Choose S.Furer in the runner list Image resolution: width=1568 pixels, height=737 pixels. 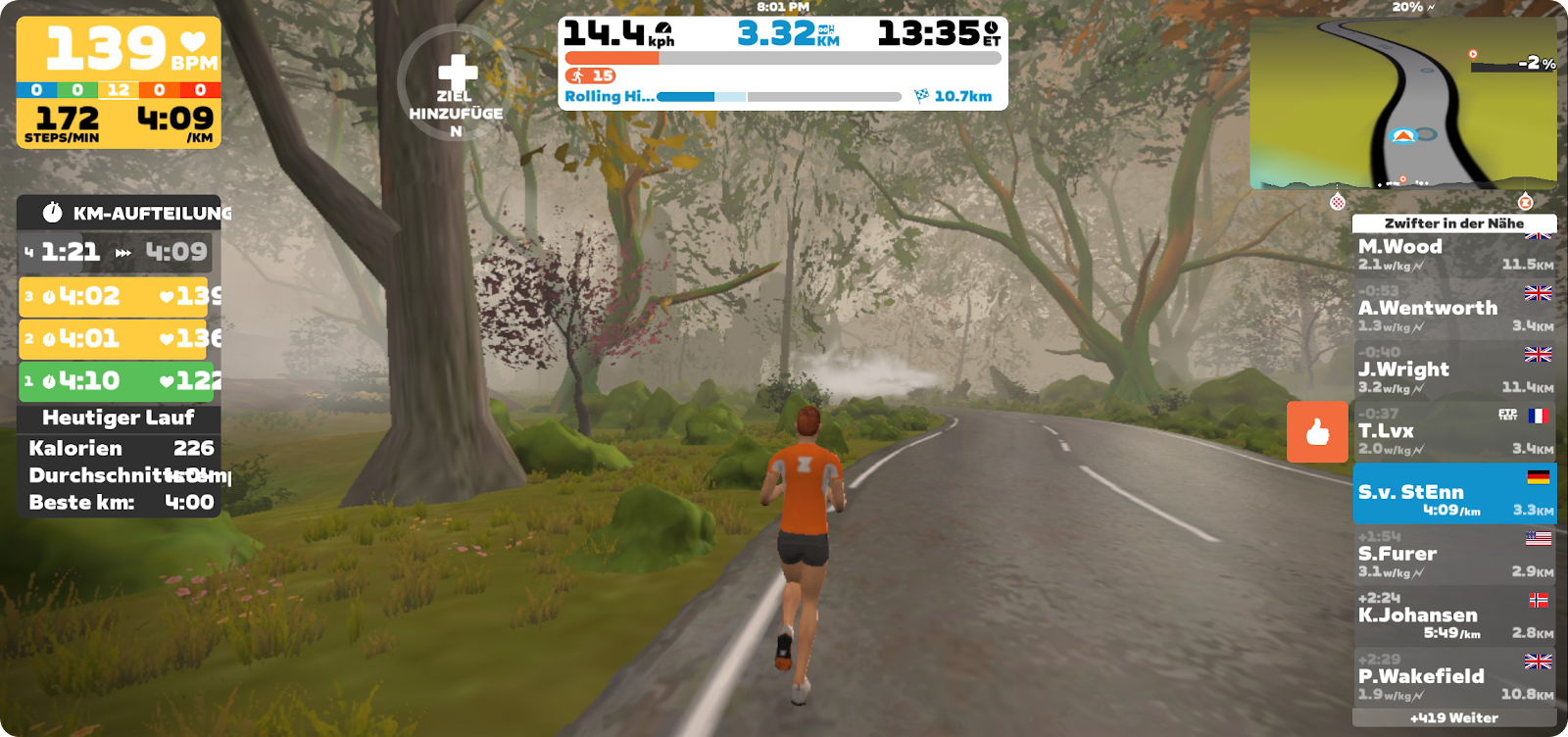click(x=1453, y=557)
